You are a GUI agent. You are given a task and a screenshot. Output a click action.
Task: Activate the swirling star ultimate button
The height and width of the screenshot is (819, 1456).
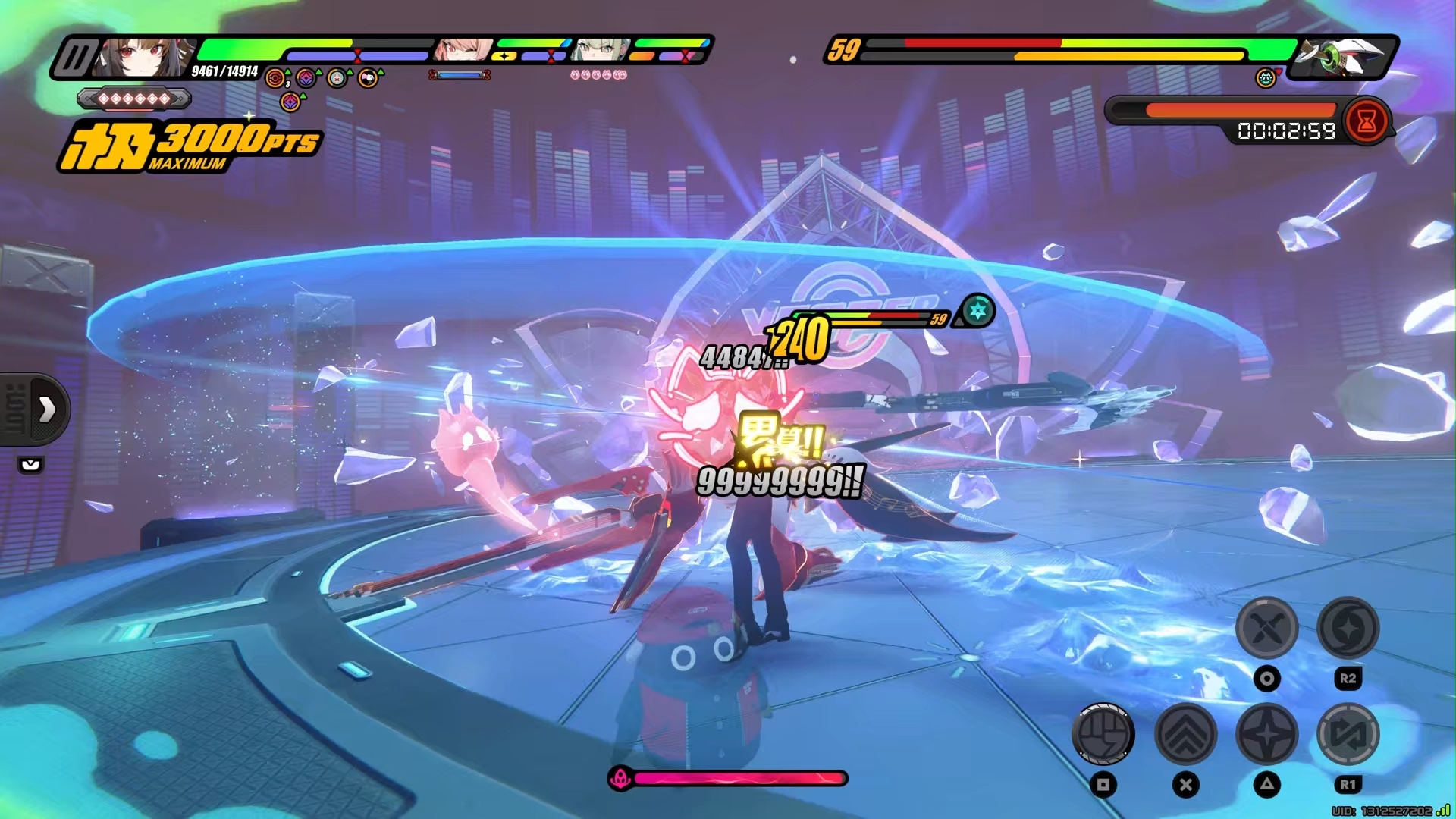[1348, 628]
